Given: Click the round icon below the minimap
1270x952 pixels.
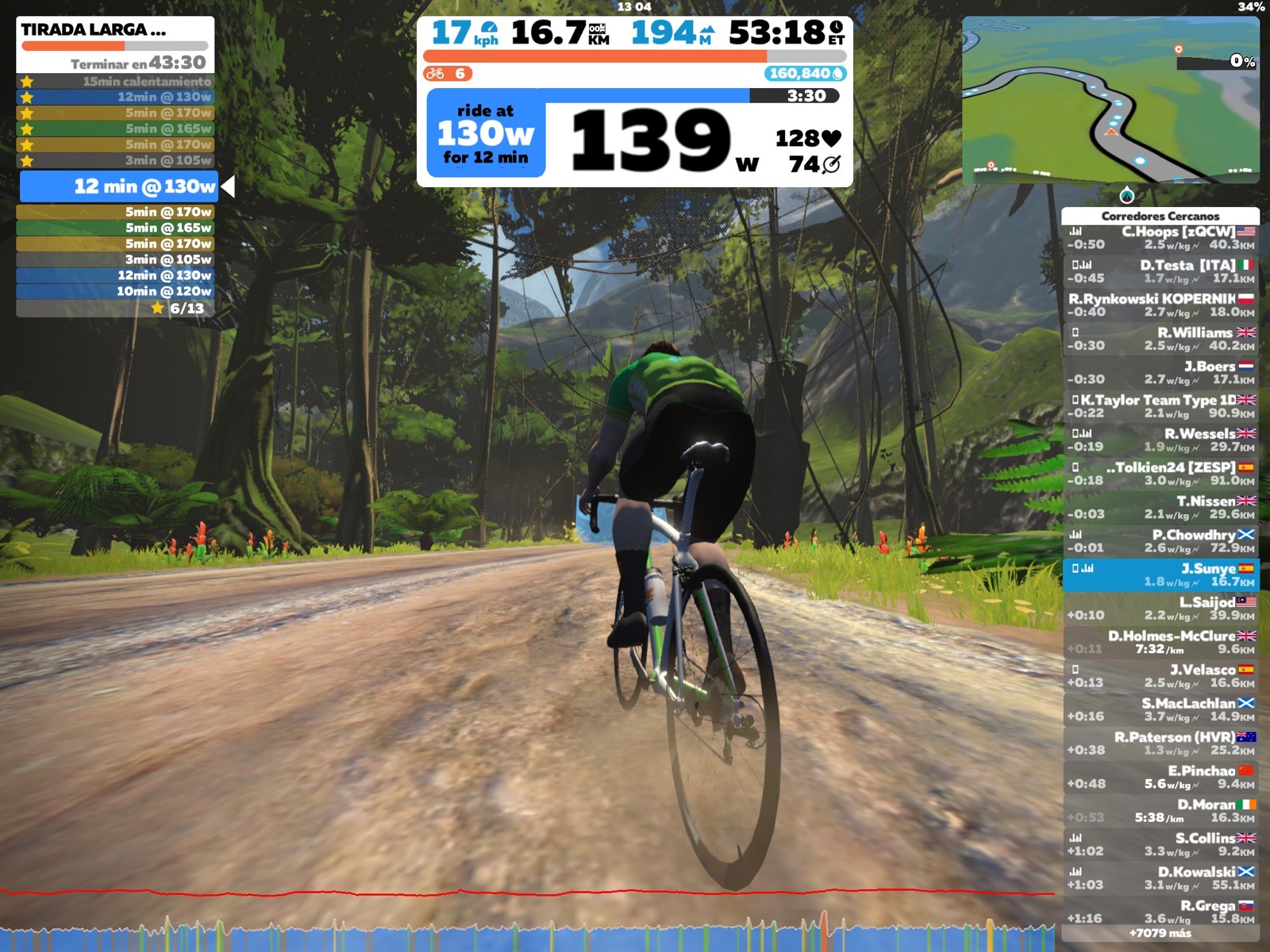Looking at the screenshot, I should click(1126, 195).
